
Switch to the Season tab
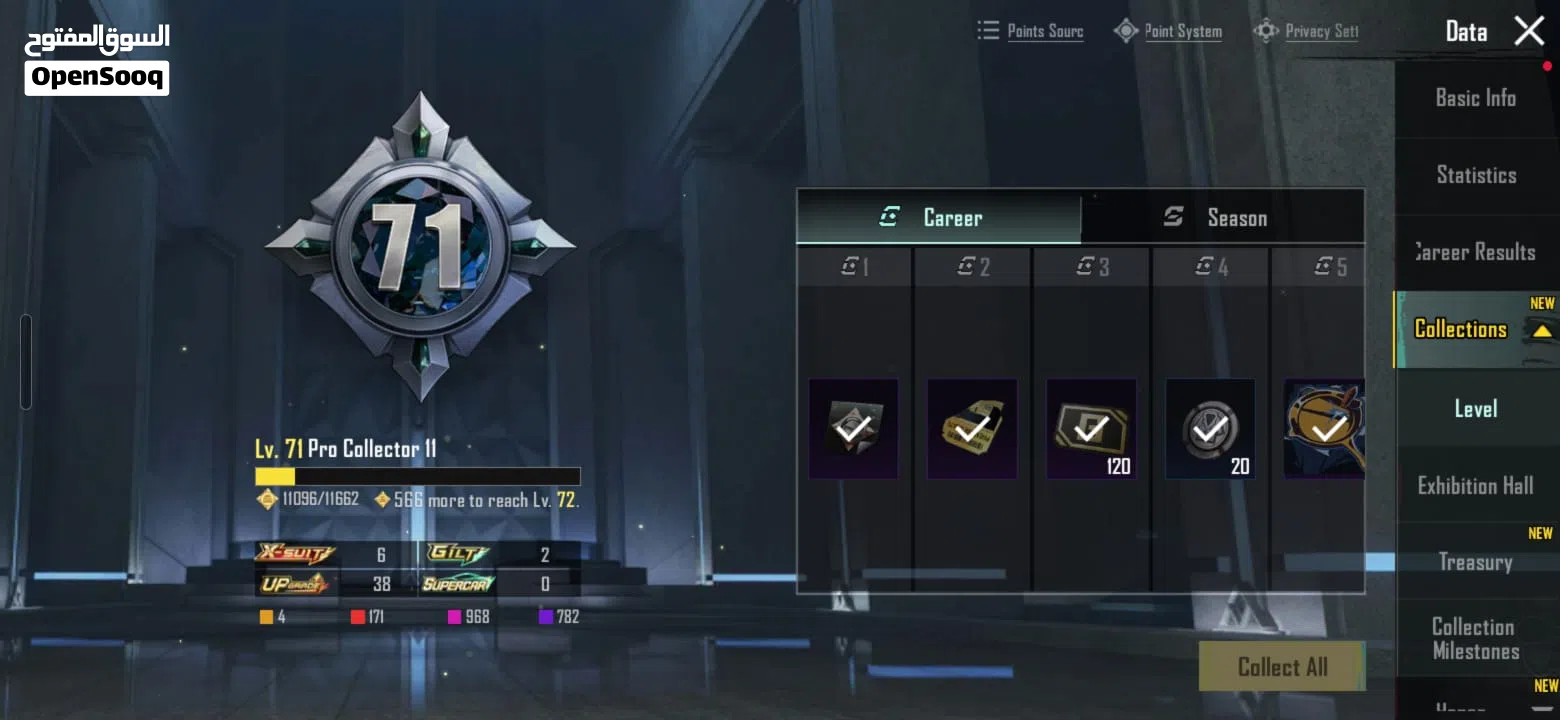pos(1222,218)
